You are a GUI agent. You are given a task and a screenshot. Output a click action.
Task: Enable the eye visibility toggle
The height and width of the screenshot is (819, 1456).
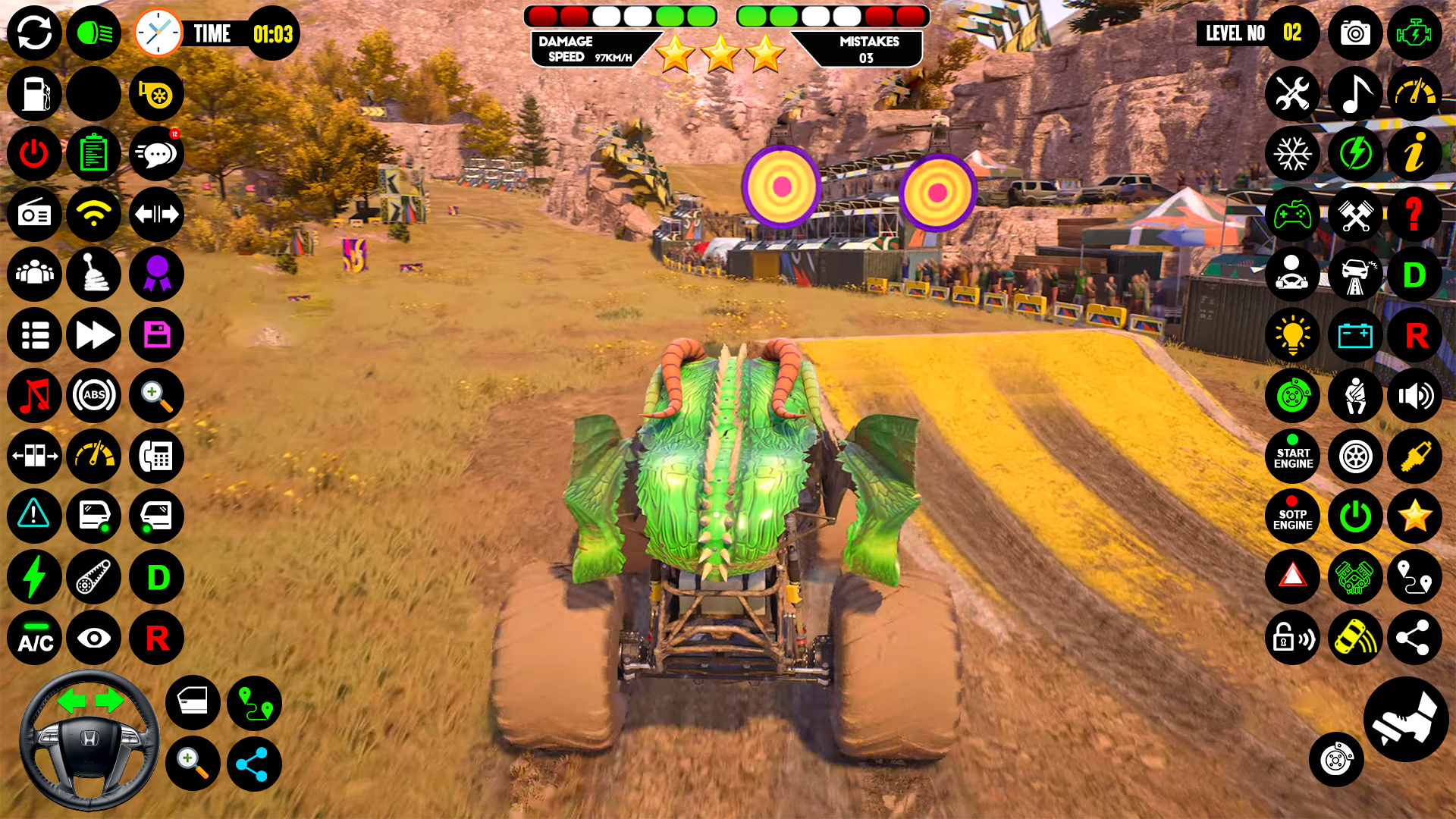94,639
